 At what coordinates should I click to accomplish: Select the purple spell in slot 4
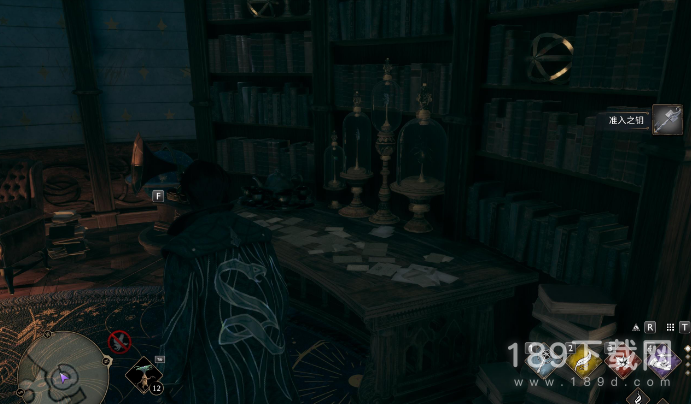tap(661, 364)
